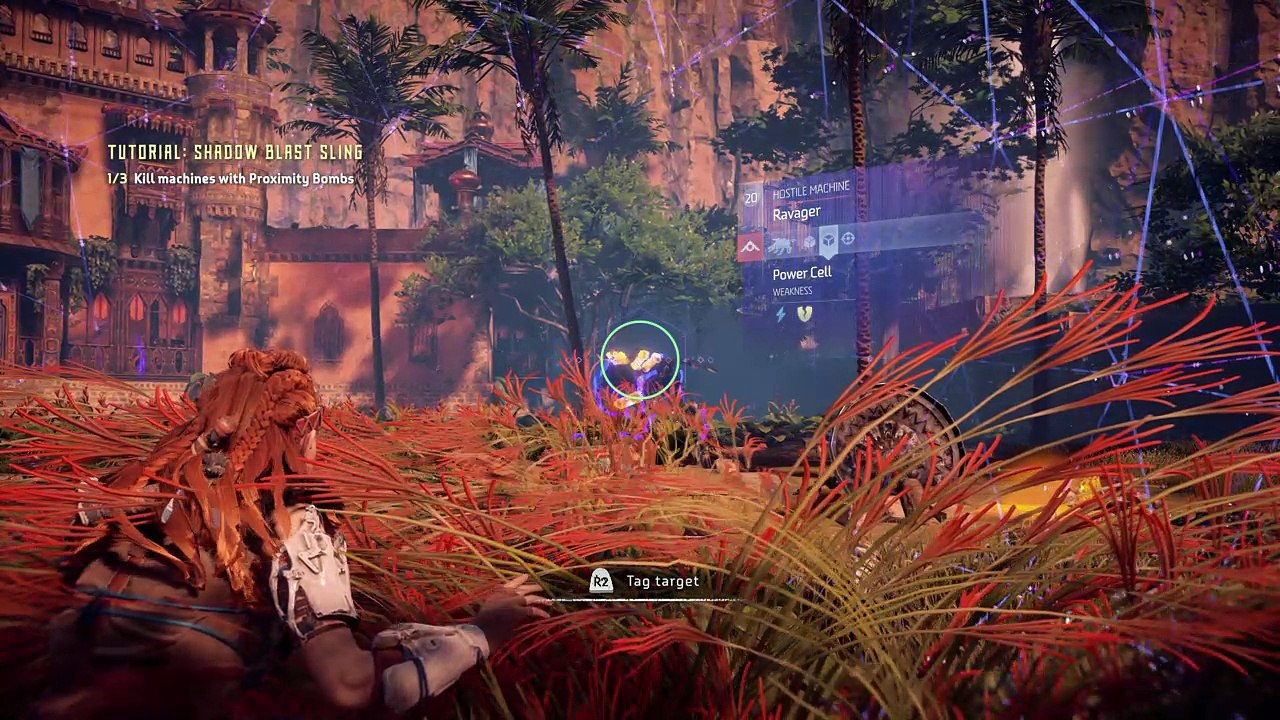Select the crosshair component icon
1280x720 pixels.
[x=848, y=238]
